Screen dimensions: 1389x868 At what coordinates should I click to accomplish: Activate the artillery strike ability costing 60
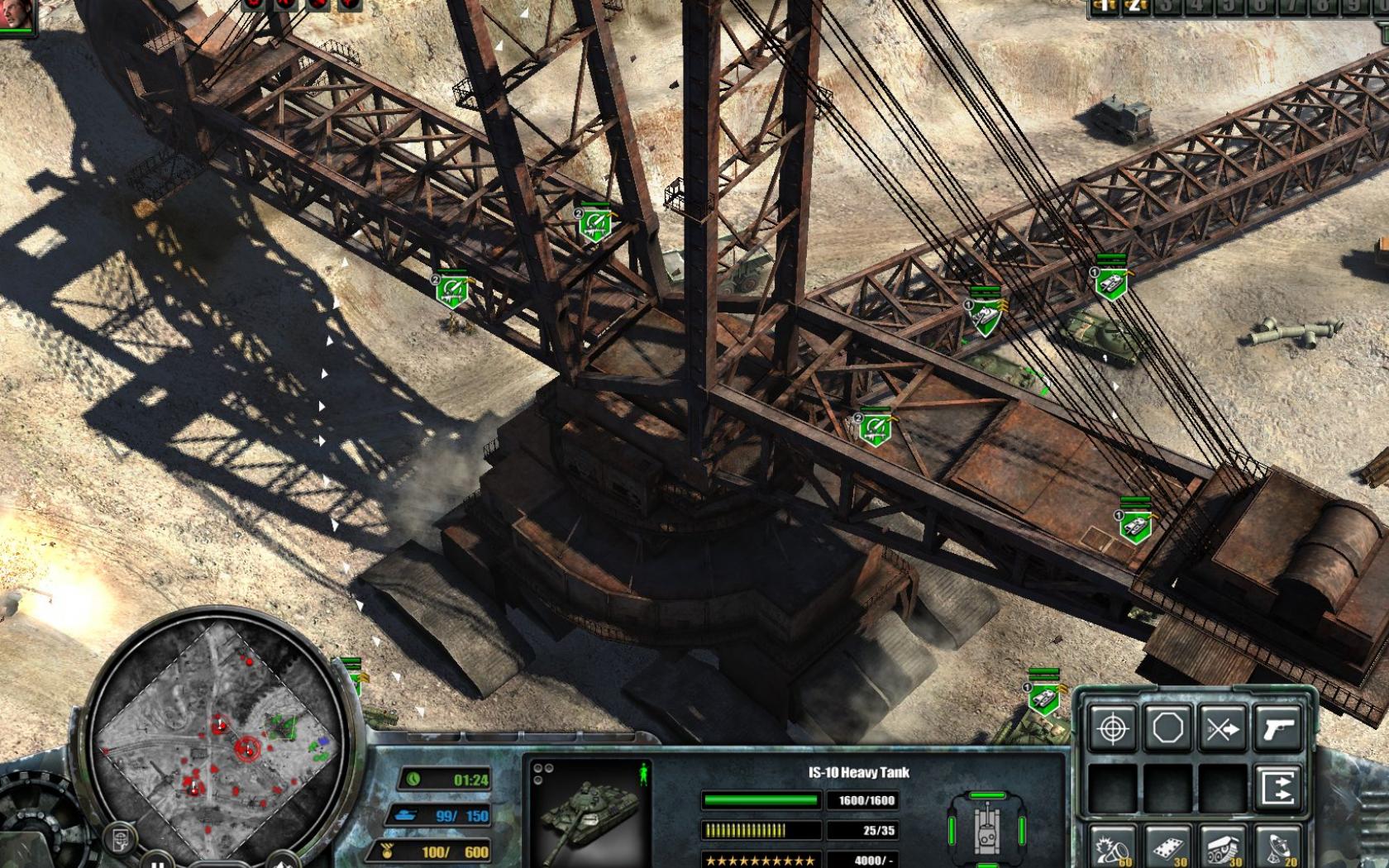1112,846
